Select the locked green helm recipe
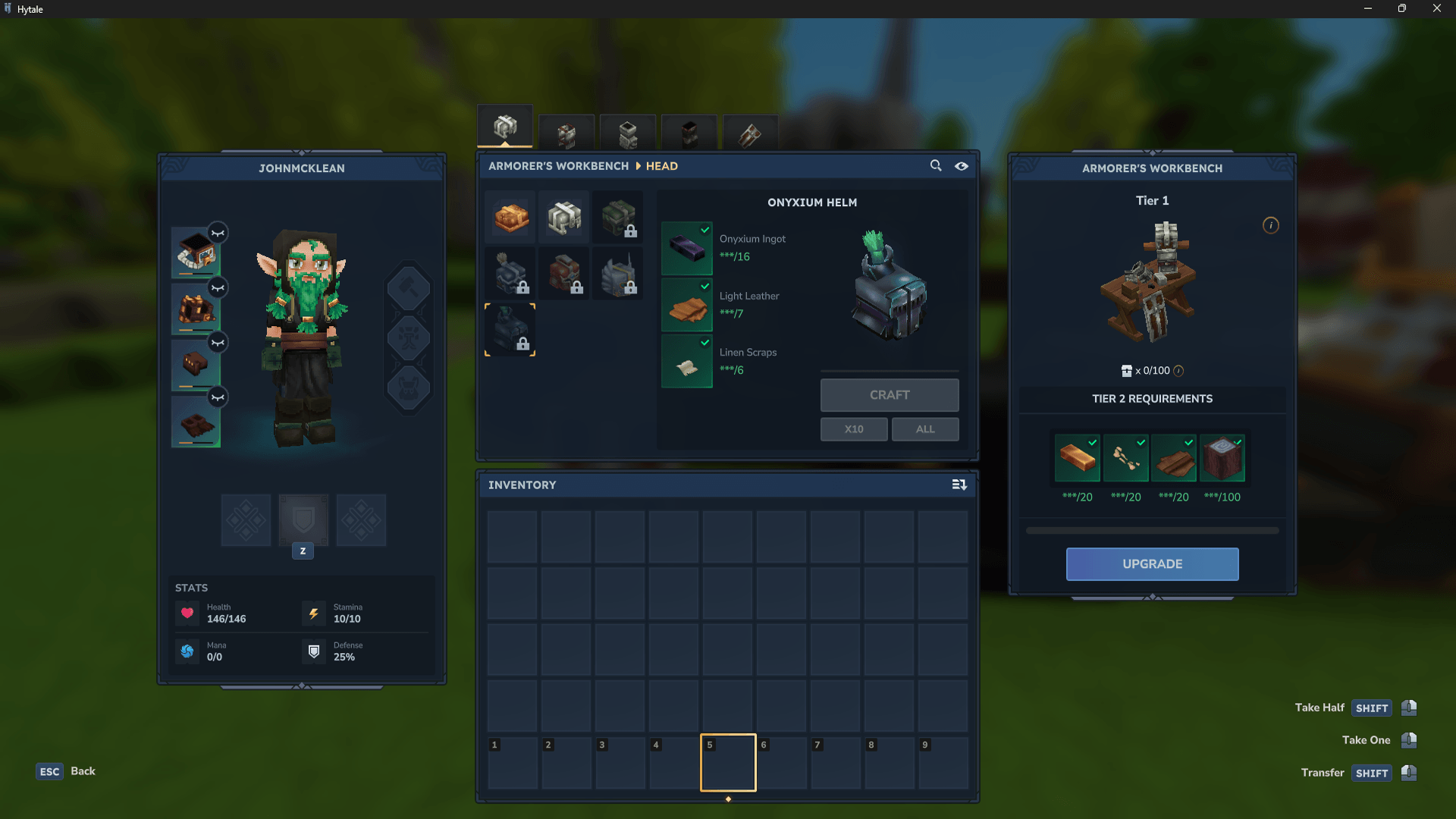The image size is (1456, 819). coord(618,218)
